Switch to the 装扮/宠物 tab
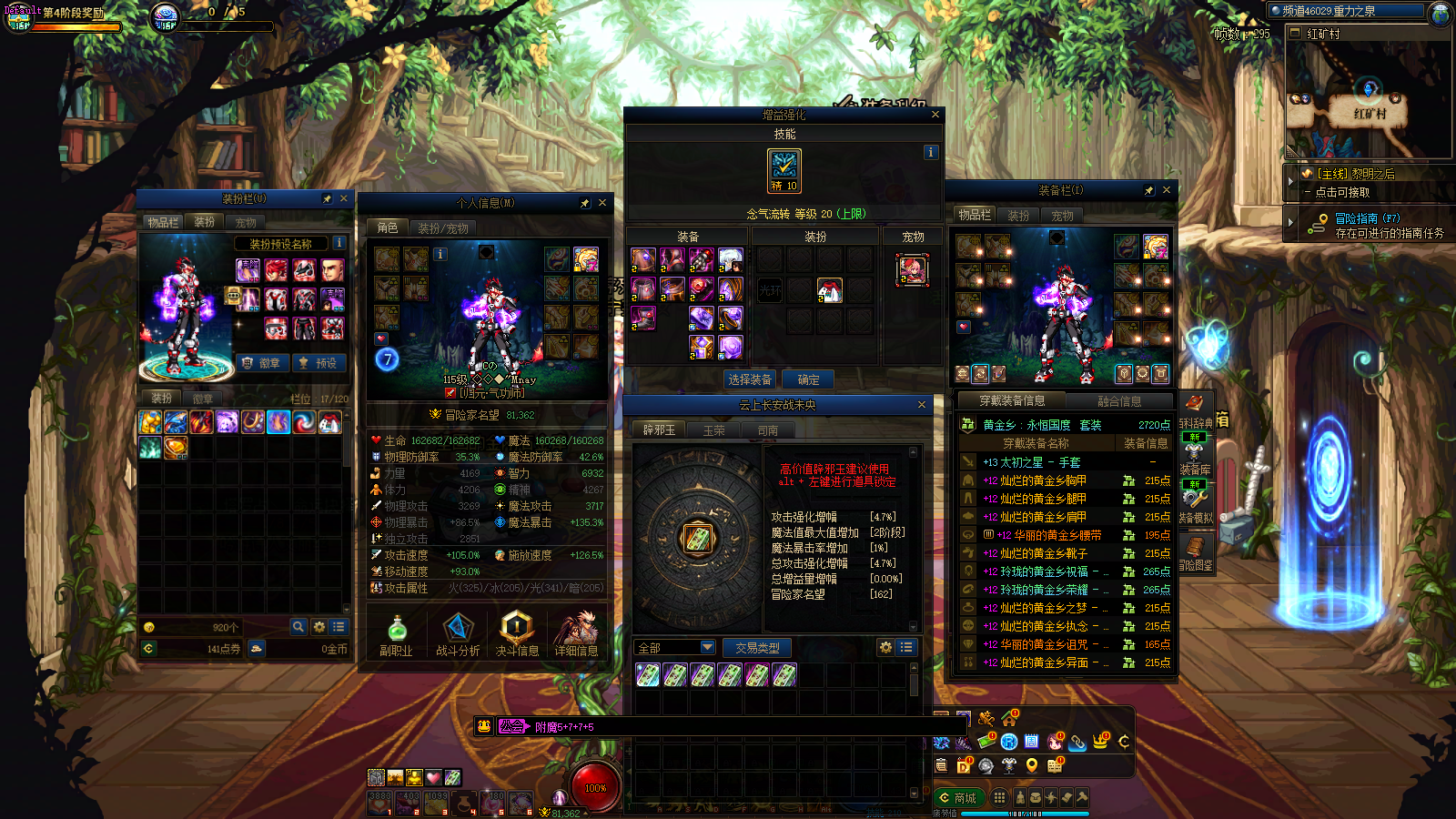This screenshot has width=1456, height=819. [443, 228]
